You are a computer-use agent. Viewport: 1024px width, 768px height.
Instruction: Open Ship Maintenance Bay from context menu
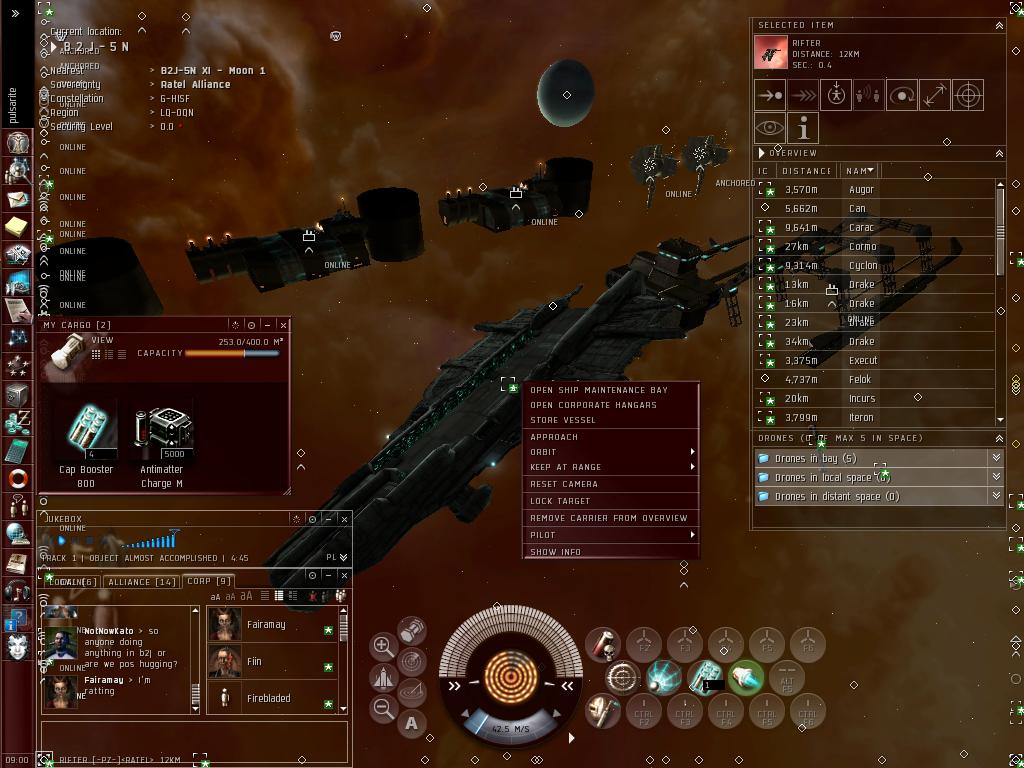pos(598,390)
